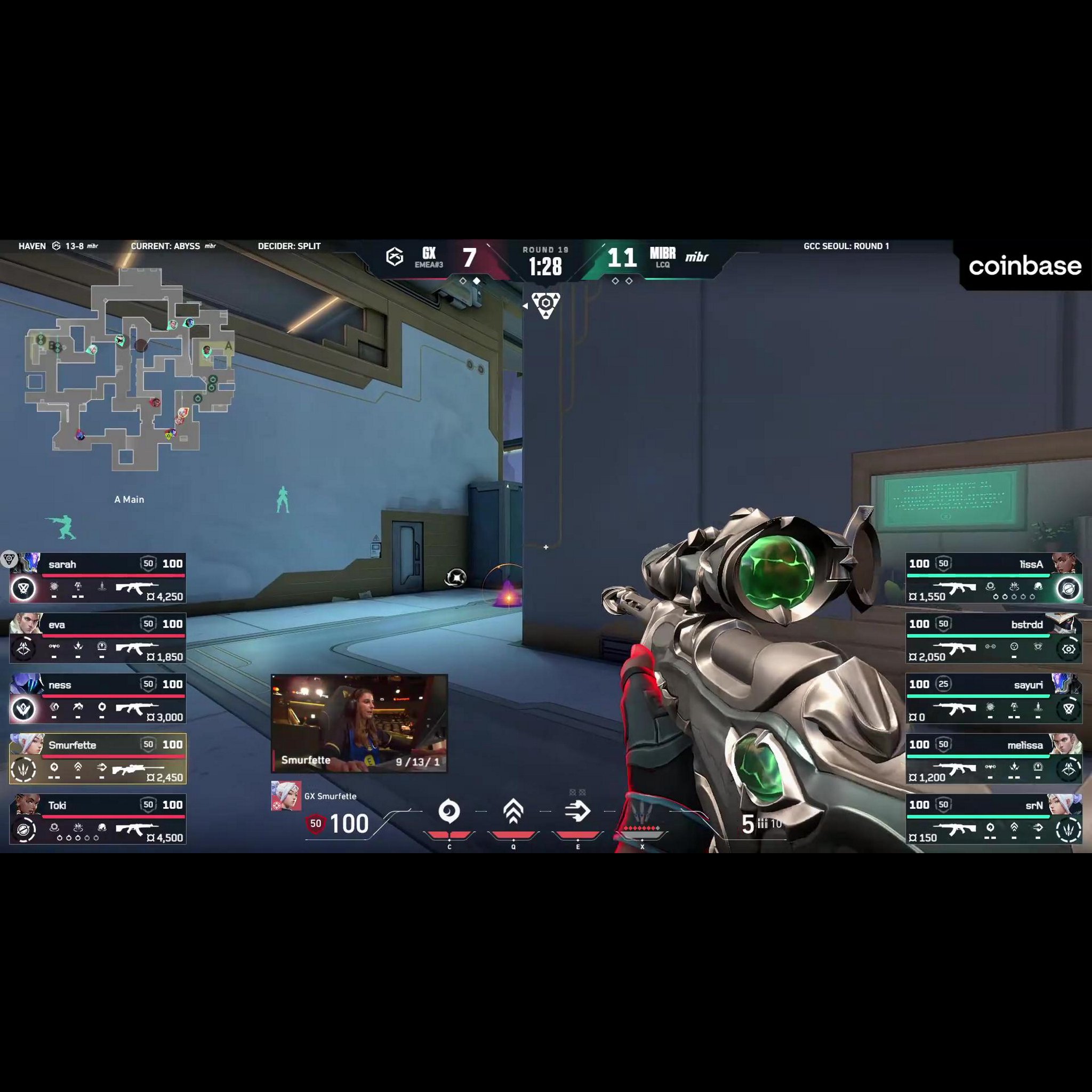This screenshot has width=1092, height=1092.
Task: Select srN's player card
Action: pos(994,819)
